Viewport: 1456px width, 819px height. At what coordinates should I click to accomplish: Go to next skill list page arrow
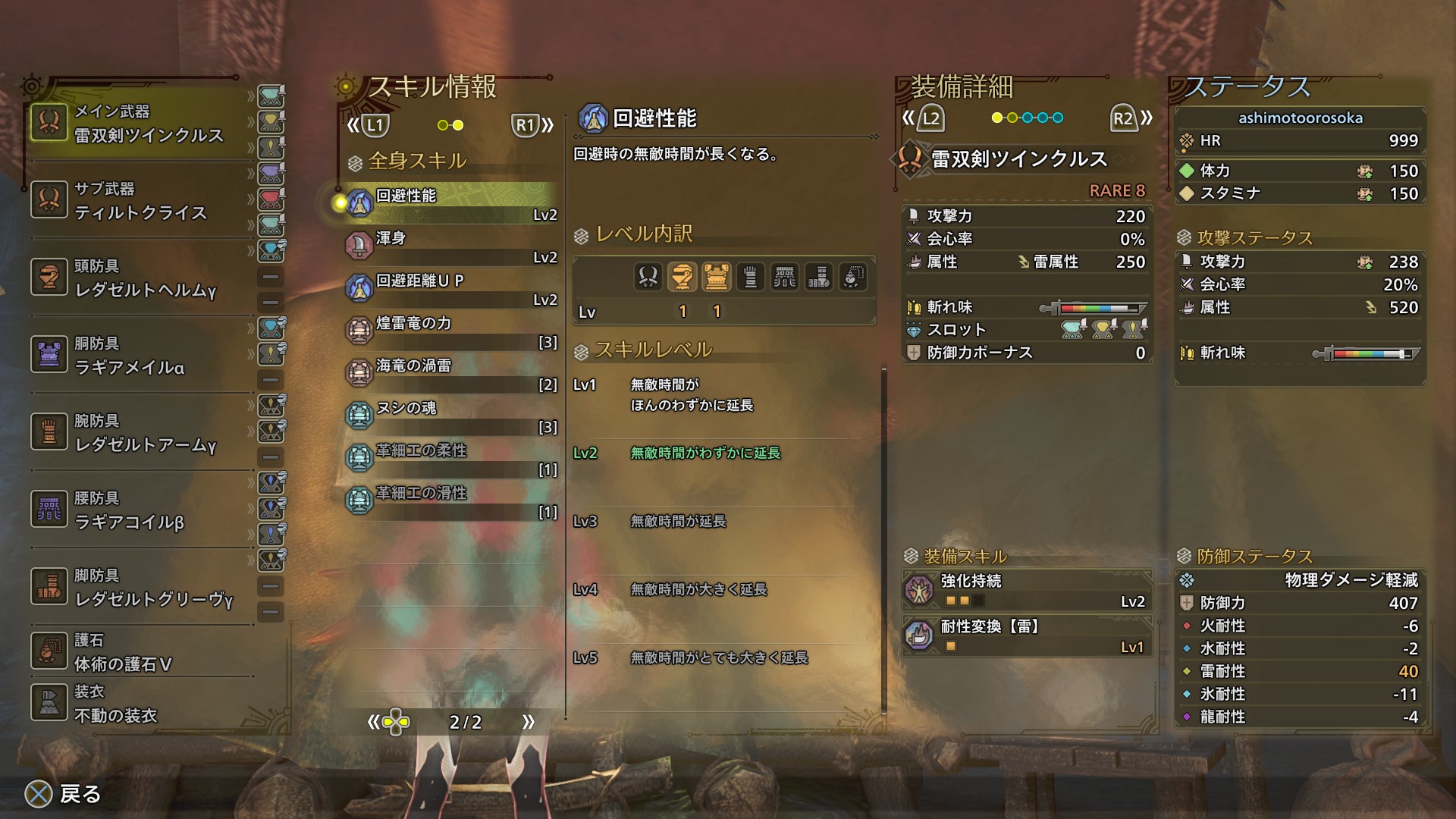tap(528, 722)
